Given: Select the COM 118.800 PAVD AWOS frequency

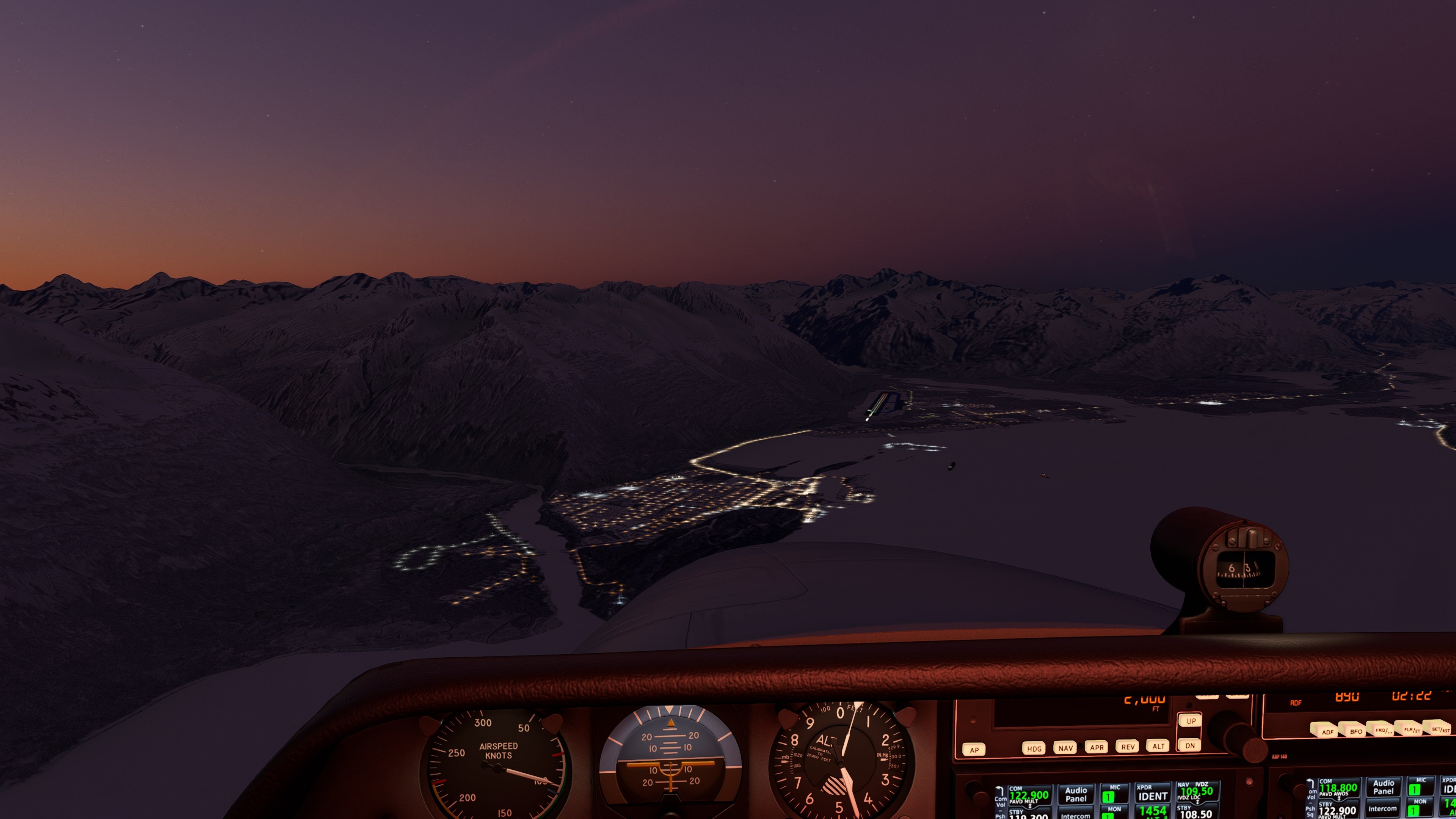Looking at the screenshot, I should 1338,788.
